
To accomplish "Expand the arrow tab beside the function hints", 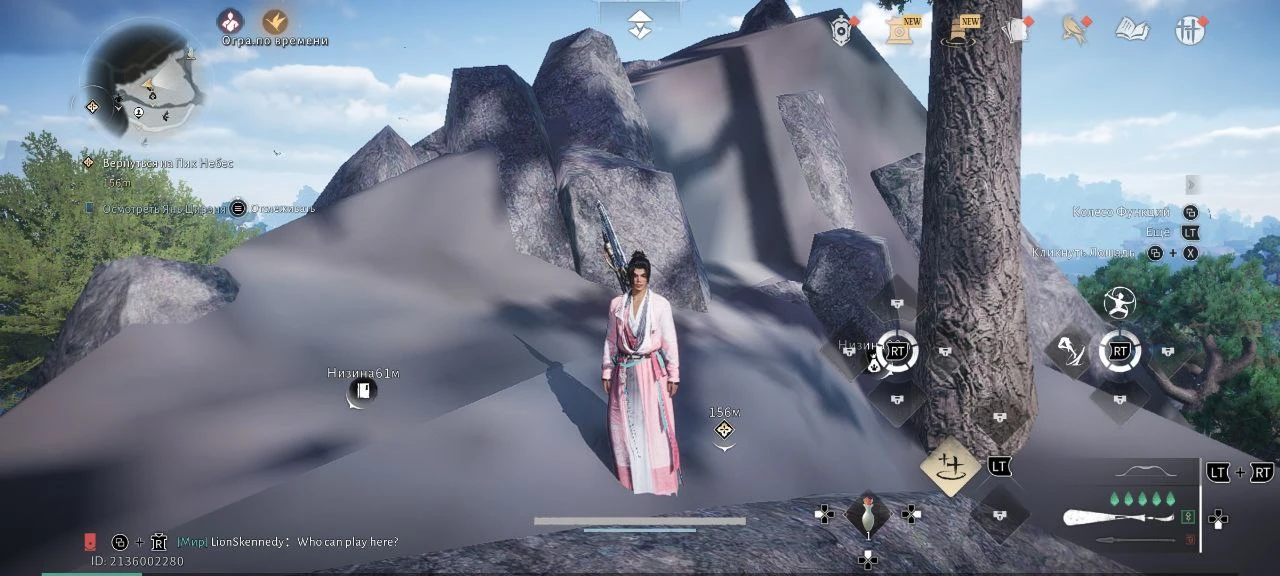I will coord(1191,184).
